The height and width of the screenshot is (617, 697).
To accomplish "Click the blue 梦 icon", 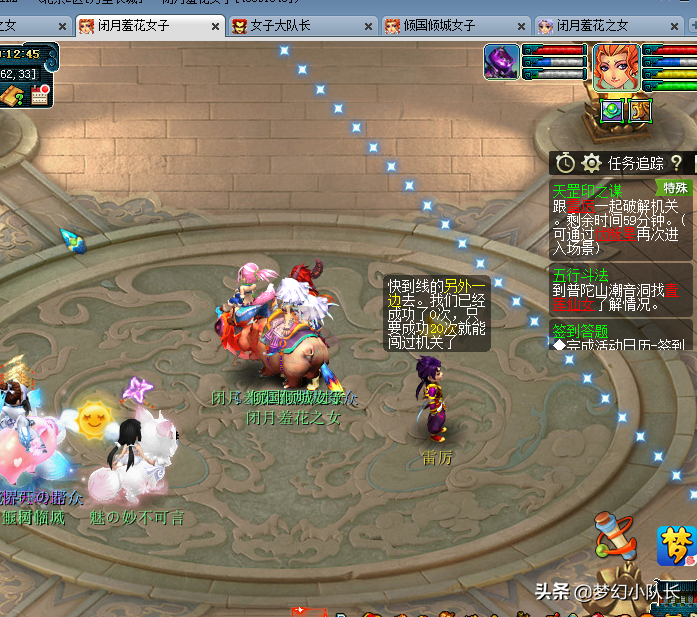I will coord(676,545).
